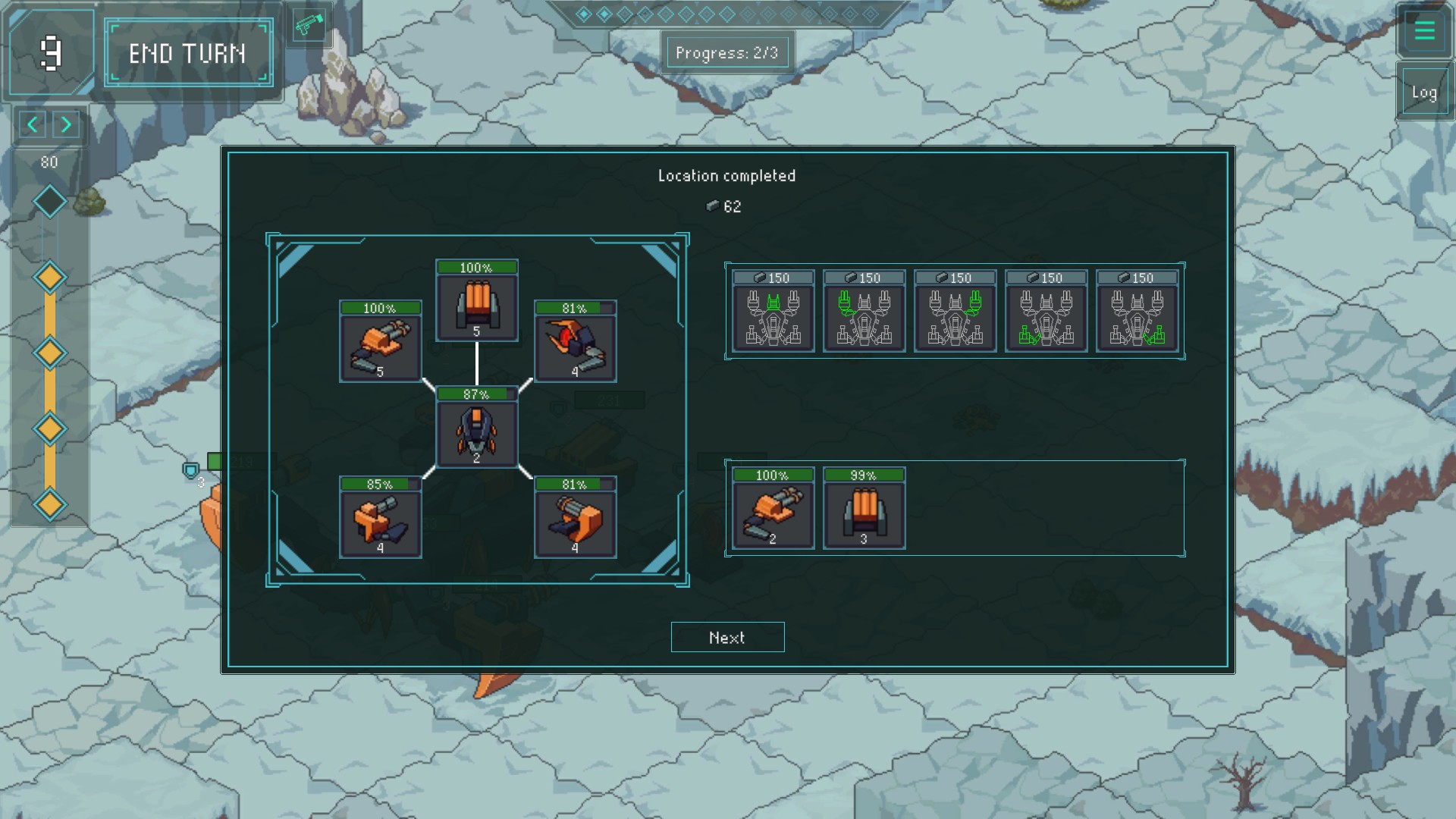Viewport: 1456px width, 819px height.
Task: Select the equipped level 5 orange cannon
Action: (x=380, y=342)
